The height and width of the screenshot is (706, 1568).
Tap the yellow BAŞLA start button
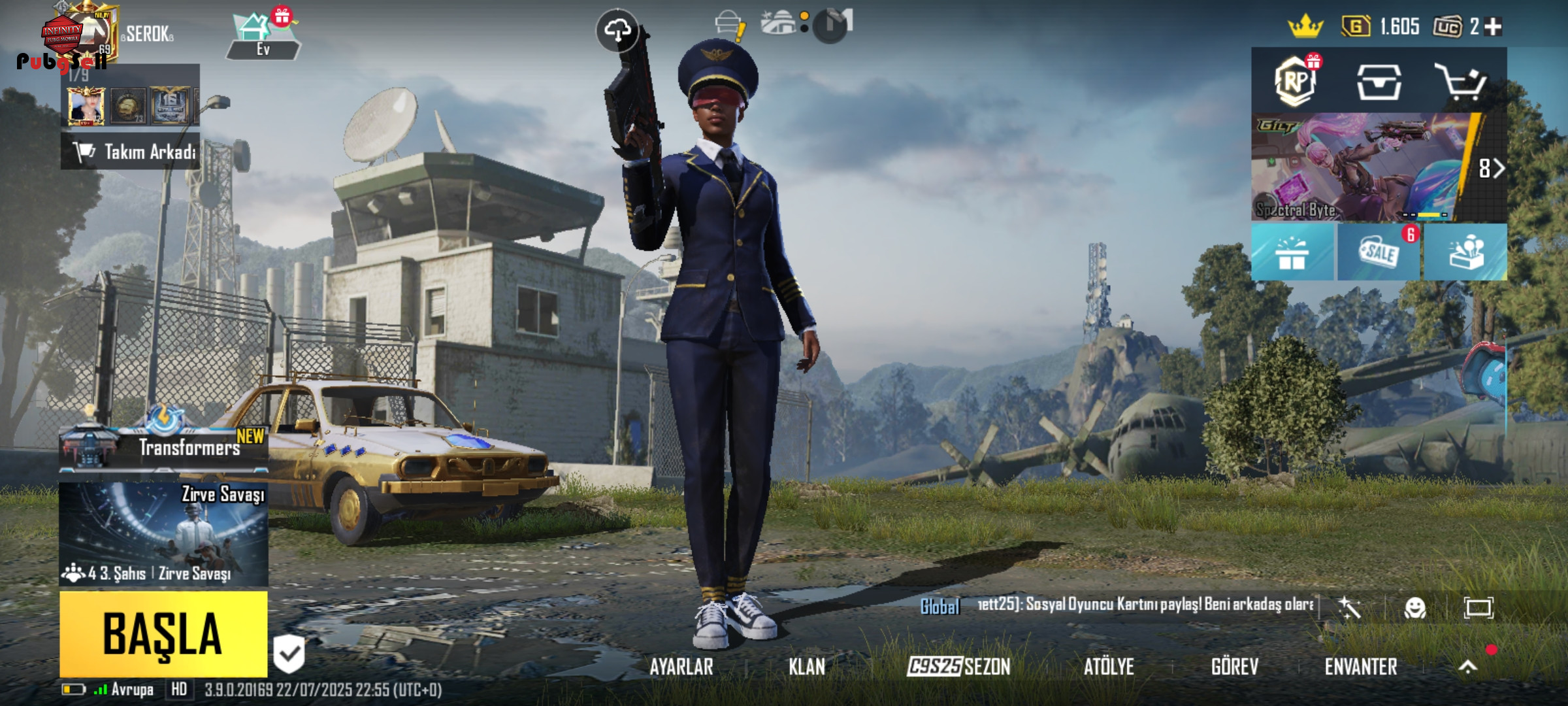click(163, 633)
